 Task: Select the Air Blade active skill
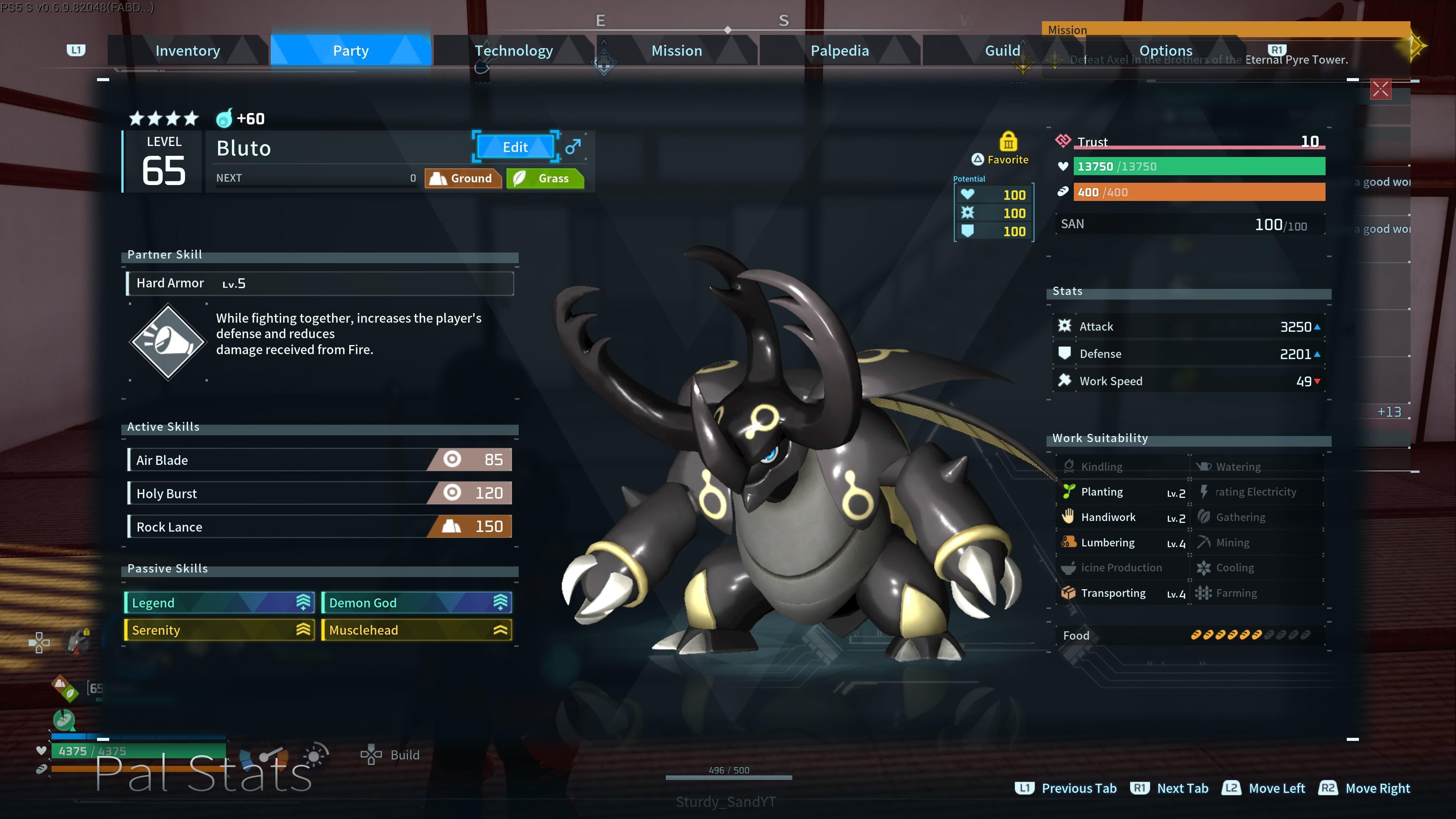(x=320, y=460)
